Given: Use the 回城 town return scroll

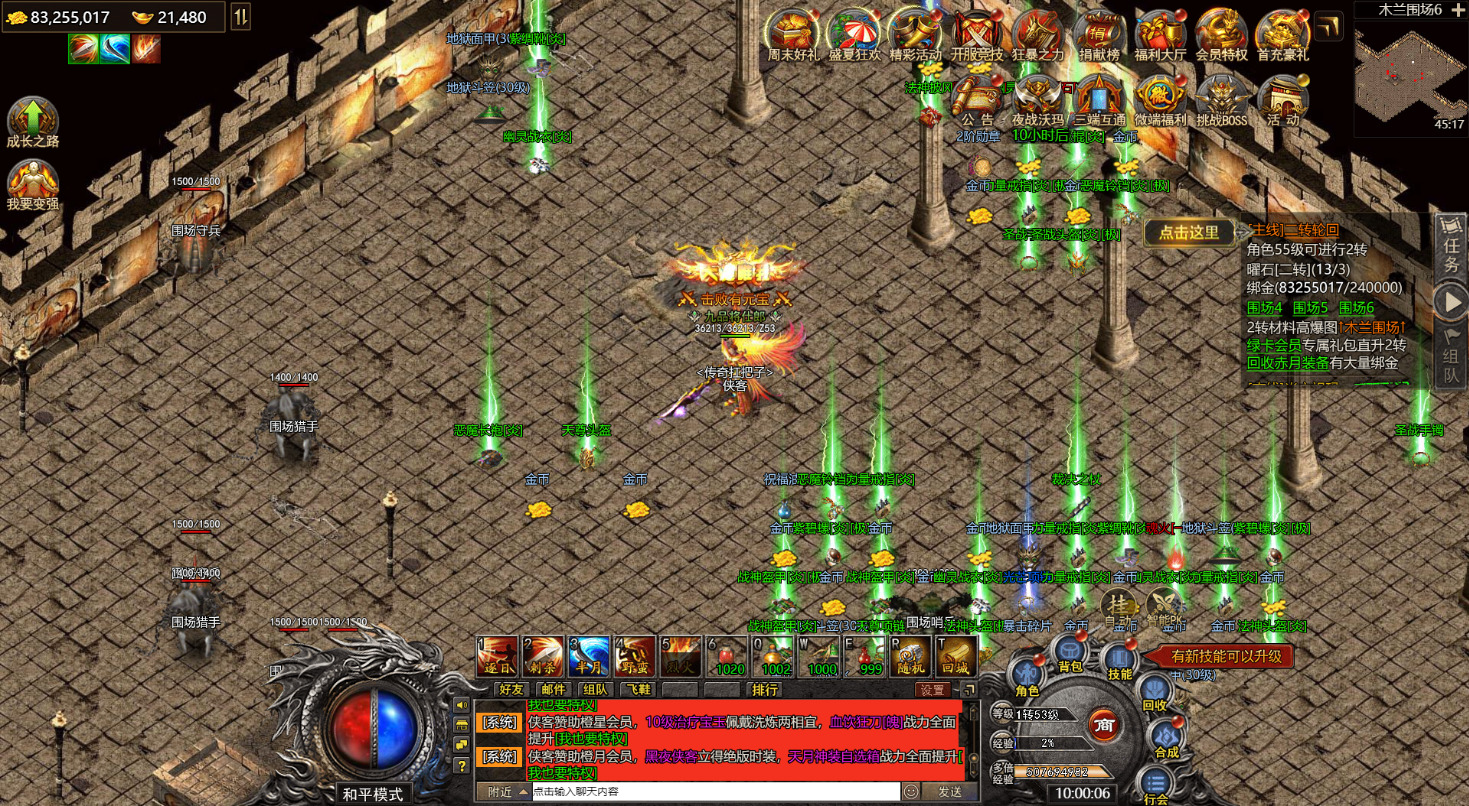Looking at the screenshot, I should (x=956, y=656).
